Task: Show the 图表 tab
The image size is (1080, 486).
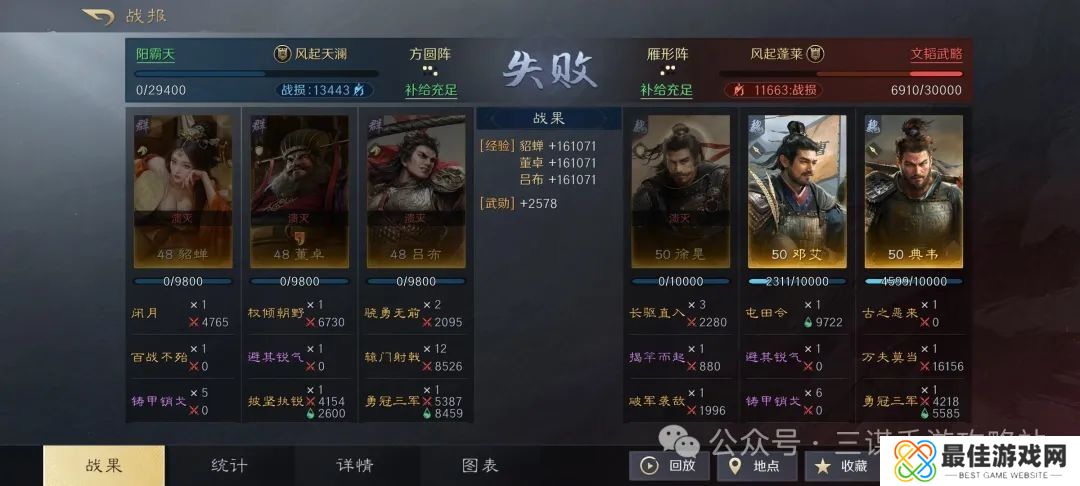Action: click(480, 466)
